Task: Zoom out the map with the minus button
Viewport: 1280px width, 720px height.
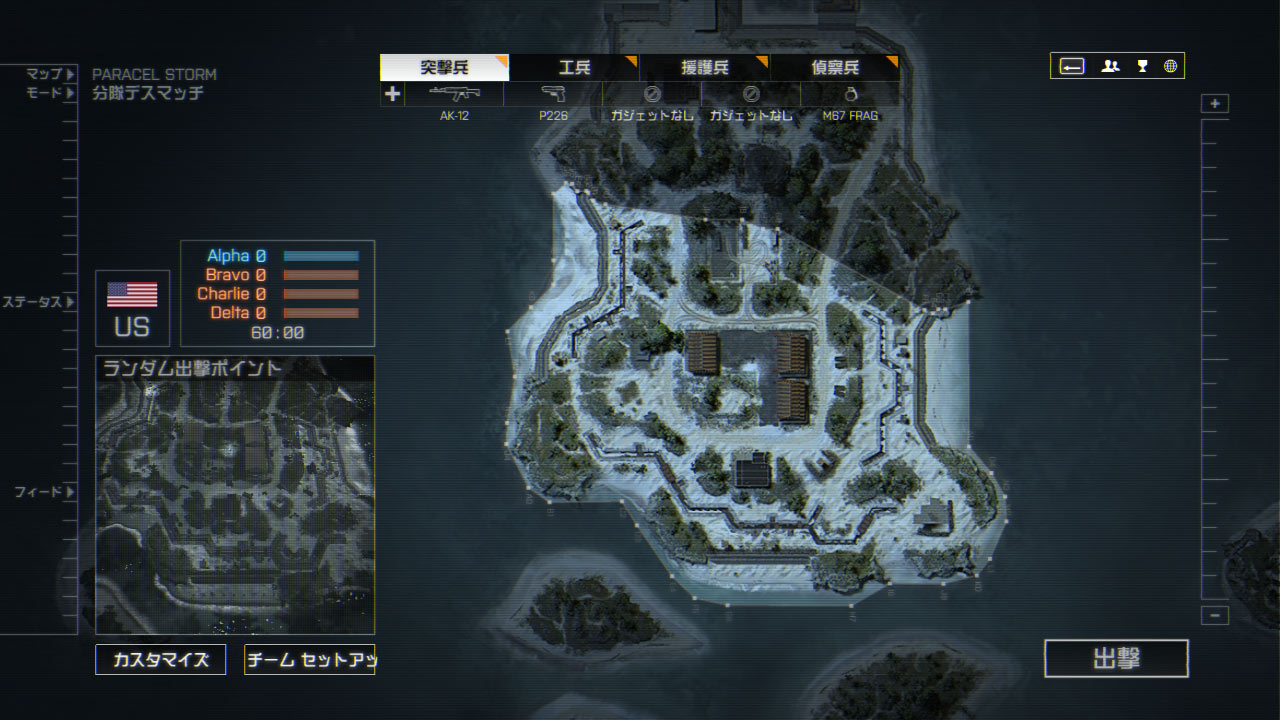Action: coord(1215,616)
